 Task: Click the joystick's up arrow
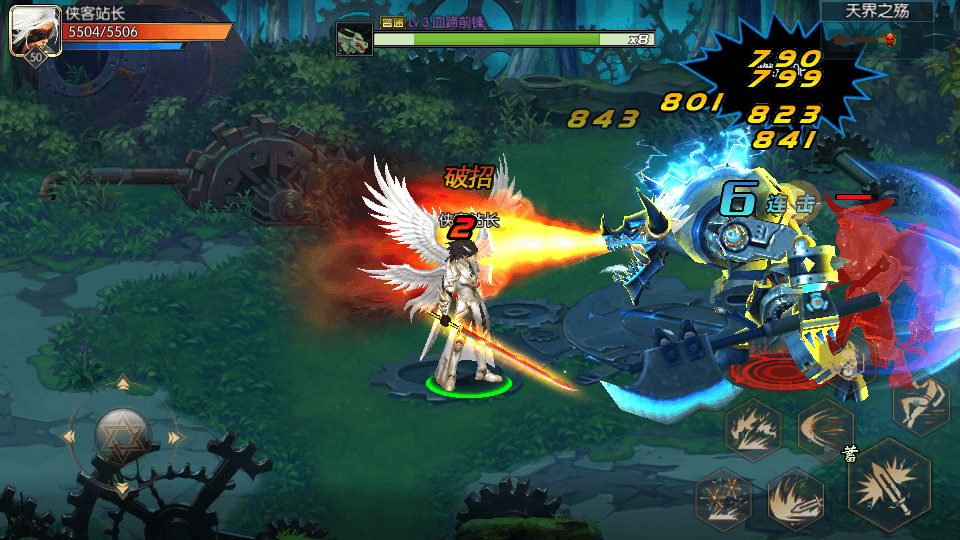[x=122, y=383]
